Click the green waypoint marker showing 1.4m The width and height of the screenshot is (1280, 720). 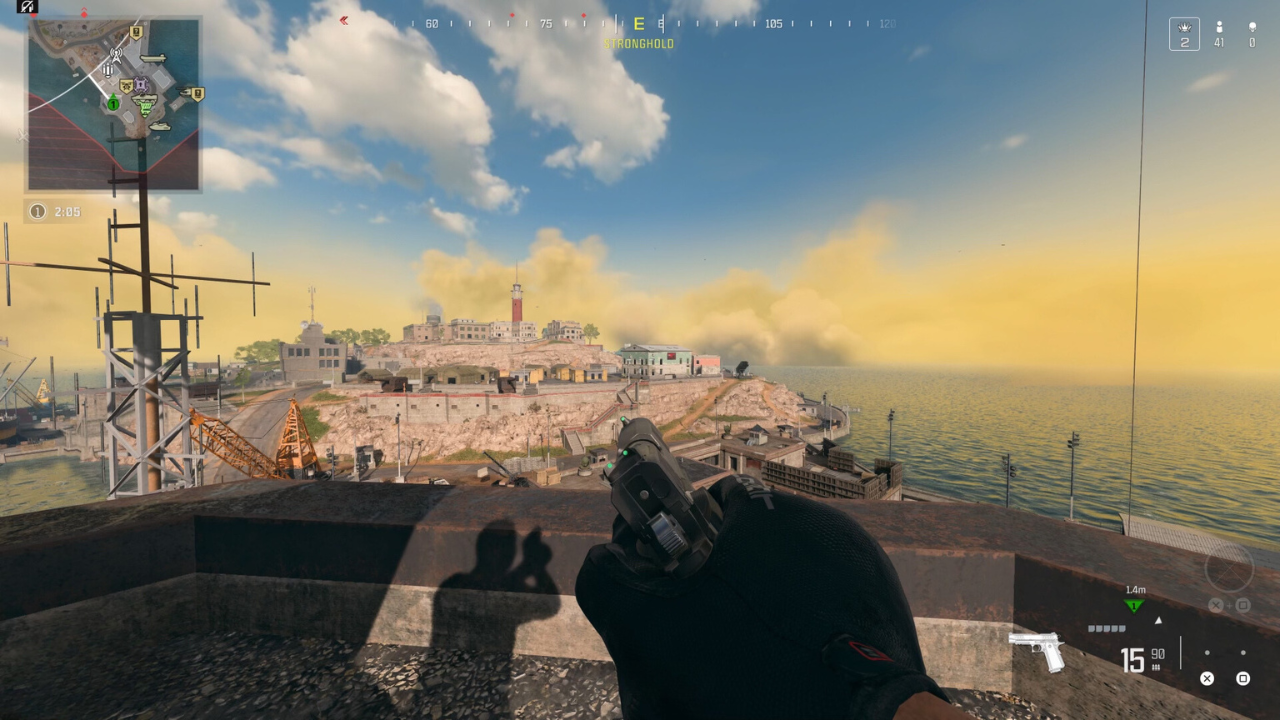[x=1134, y=603]
